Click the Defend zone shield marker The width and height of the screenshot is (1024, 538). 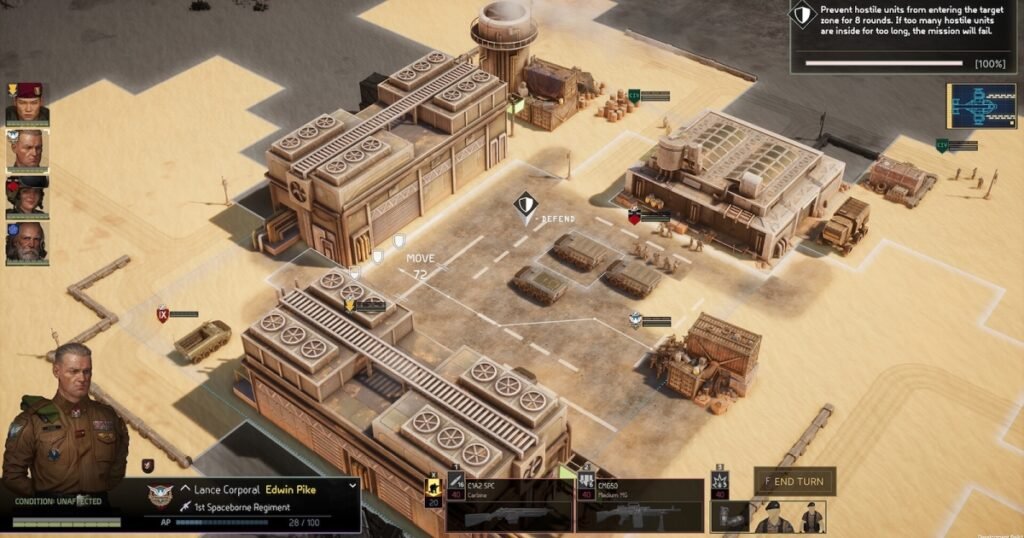coord(525,205)
